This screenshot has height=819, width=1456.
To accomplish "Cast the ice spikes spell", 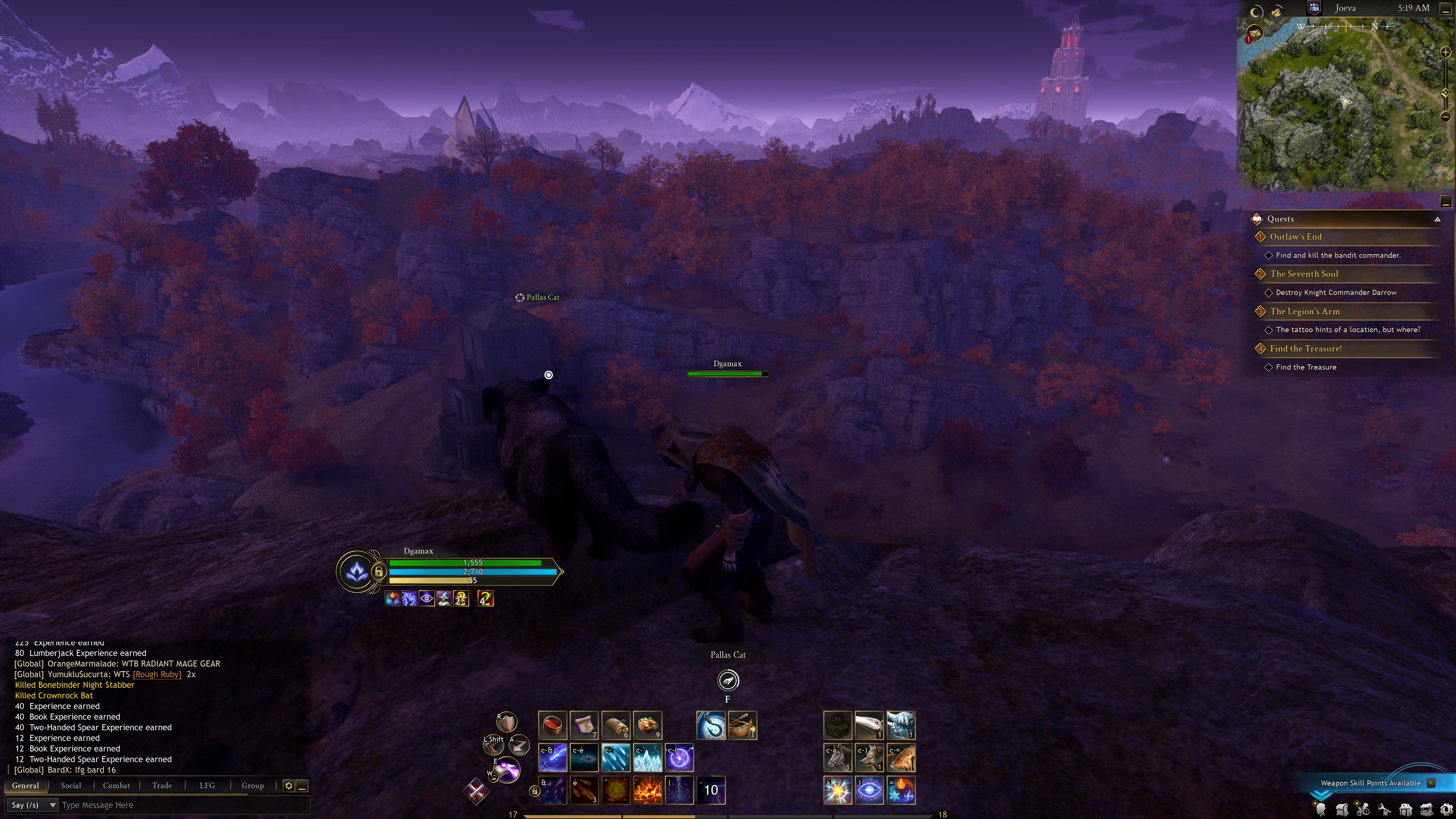I will point(648,758).
